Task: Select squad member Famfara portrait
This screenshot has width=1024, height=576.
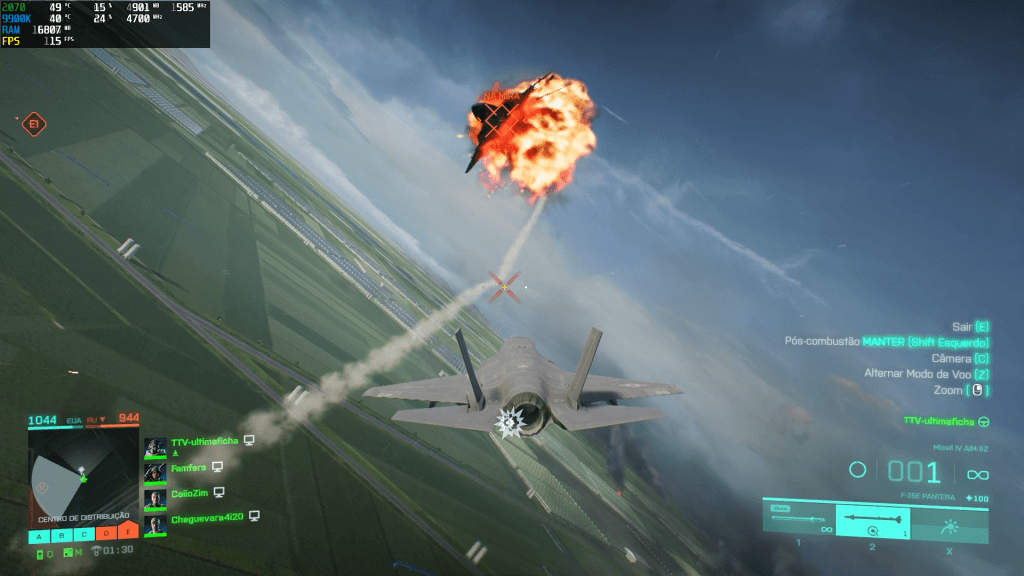Action: click(155, 471)
